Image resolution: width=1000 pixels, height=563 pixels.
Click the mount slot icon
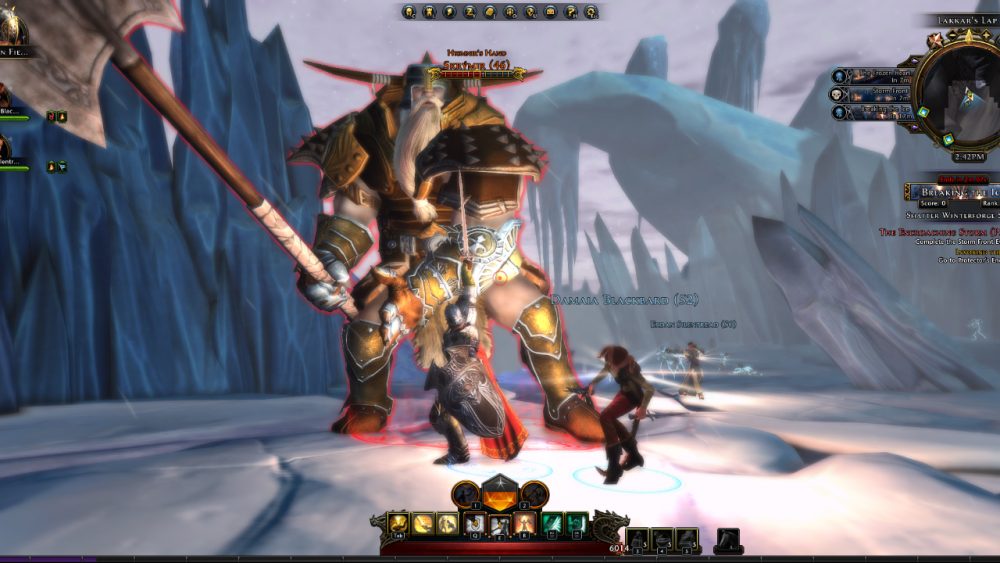pyautogui.click(x=727, y=539)
